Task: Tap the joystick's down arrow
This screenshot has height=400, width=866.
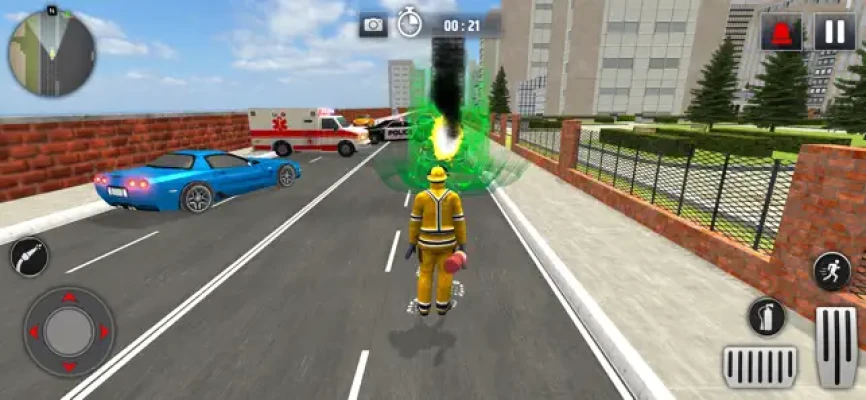Action: click(x=69, y=366)
